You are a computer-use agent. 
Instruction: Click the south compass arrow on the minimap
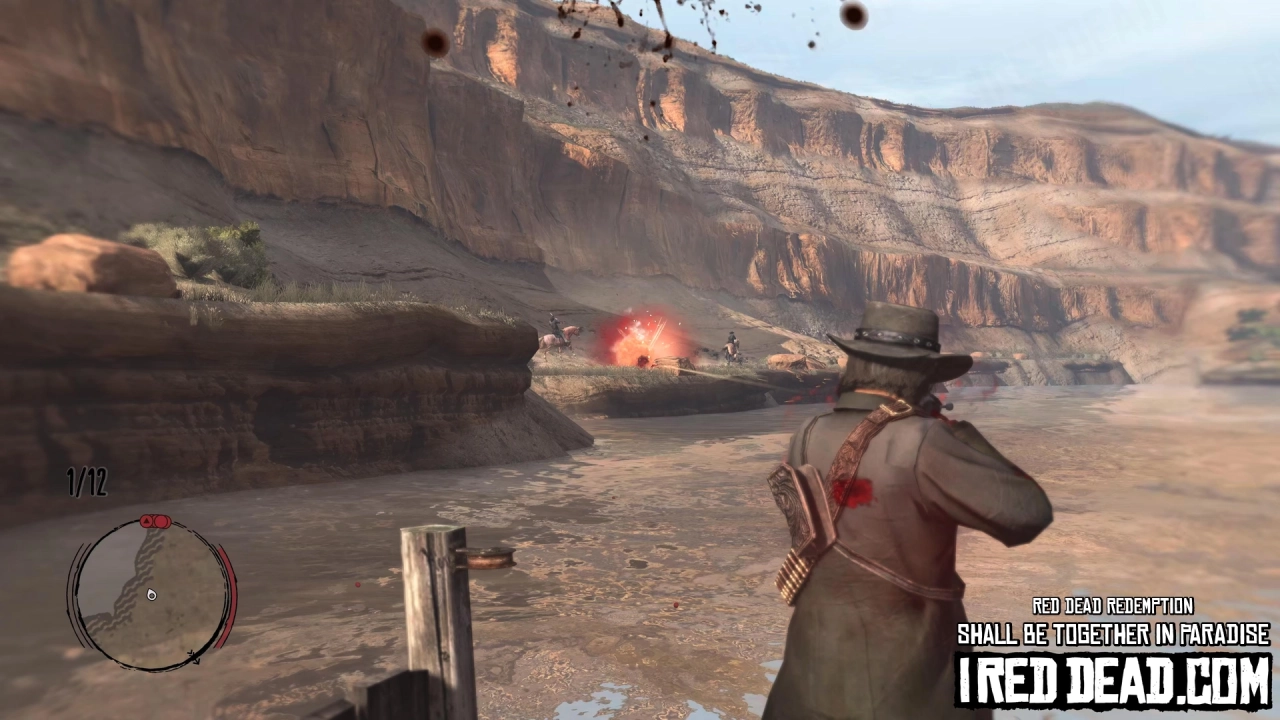[x=196, y=658]
